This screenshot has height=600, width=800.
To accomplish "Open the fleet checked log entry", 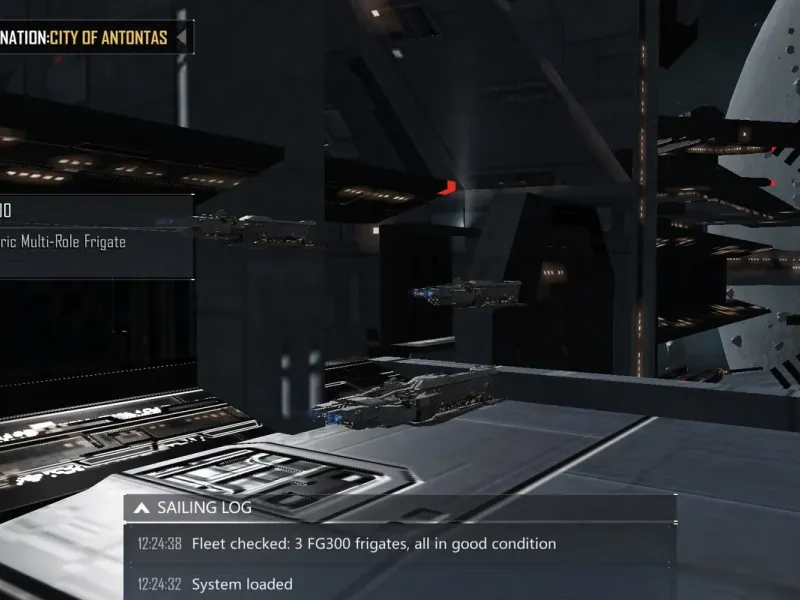I will [x=373, y=544].
